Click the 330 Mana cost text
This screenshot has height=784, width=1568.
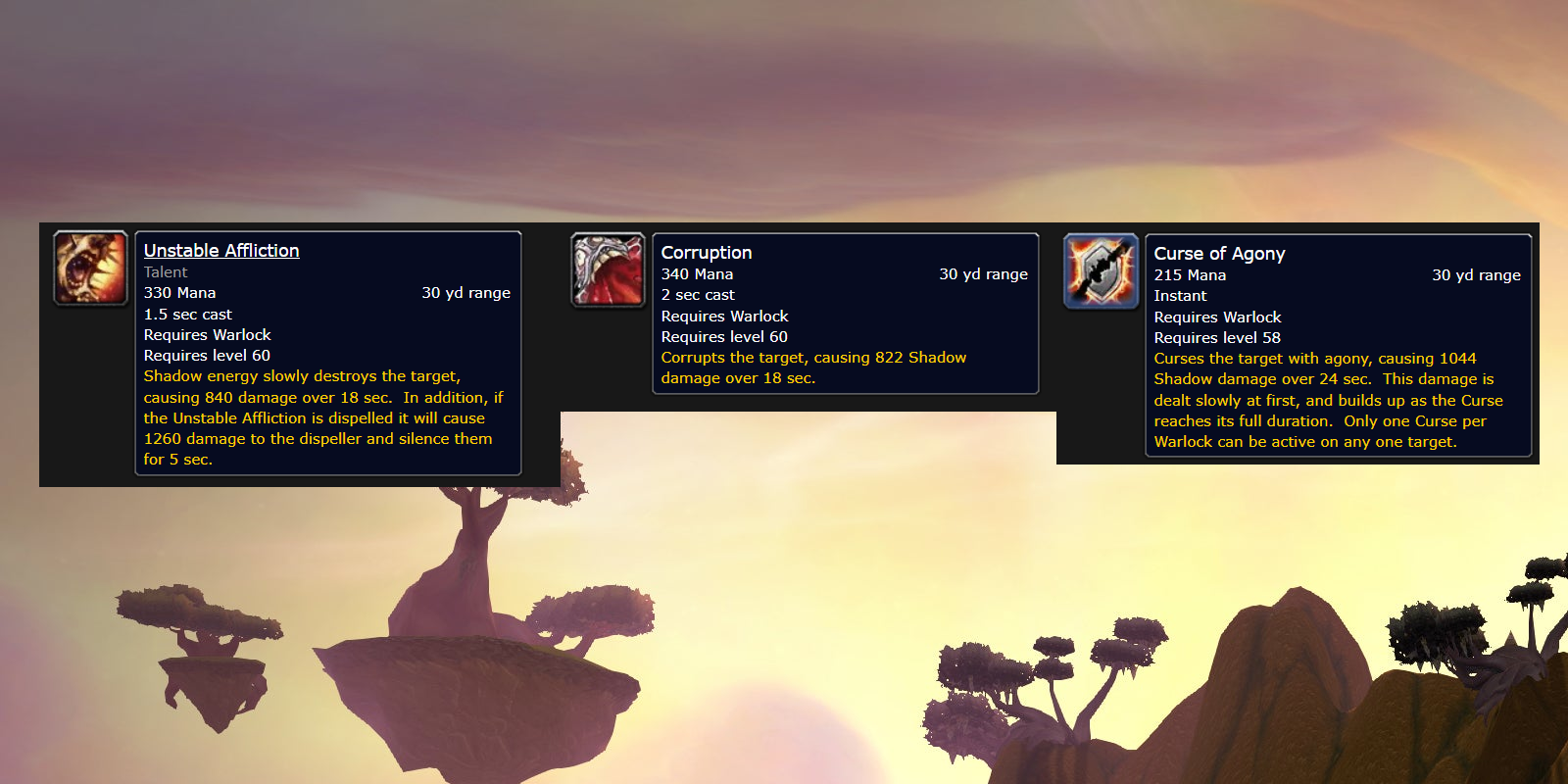(x=178, y=292)
